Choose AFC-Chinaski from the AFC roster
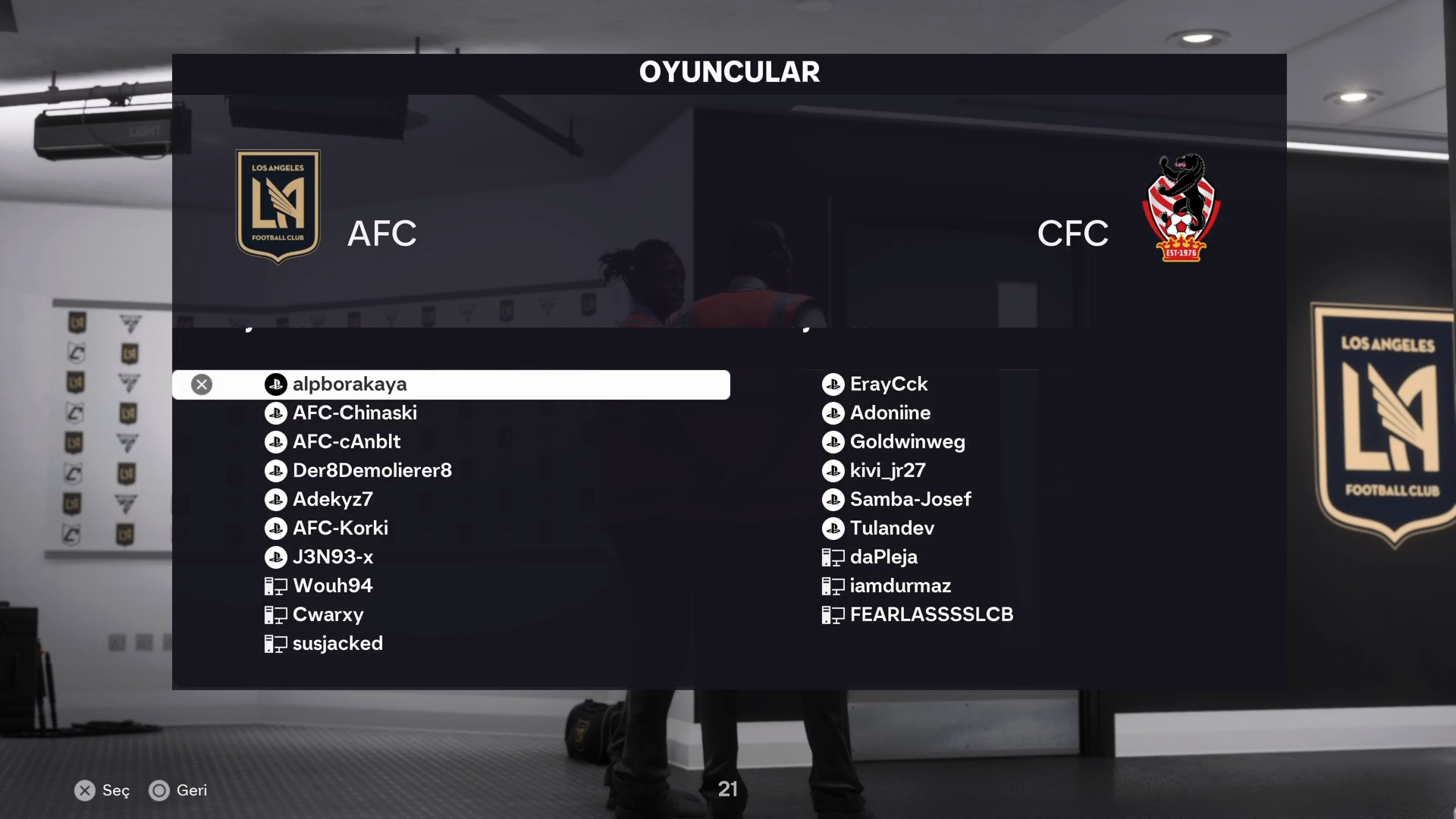 point(354,413)
